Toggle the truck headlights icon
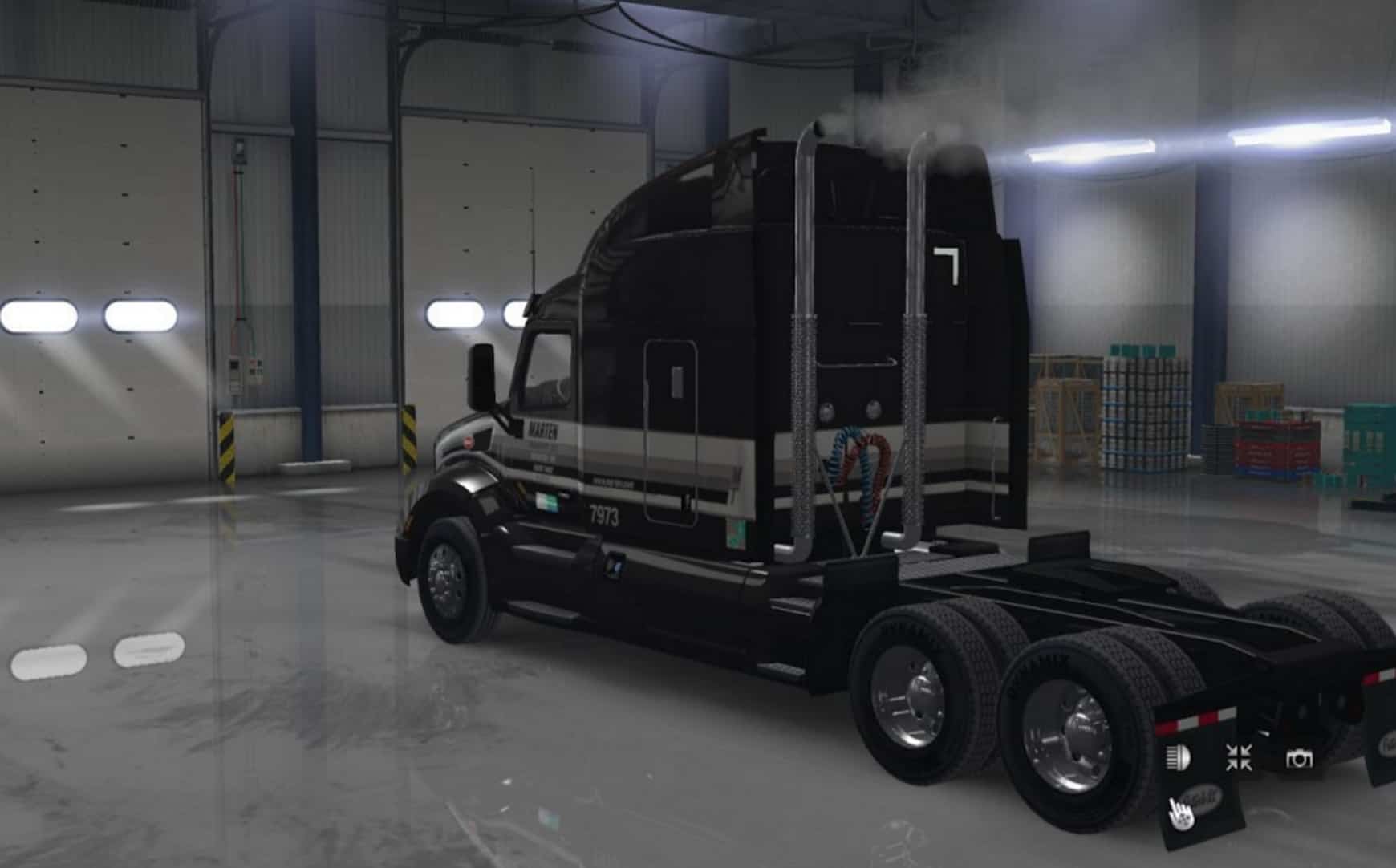The width and height of the screenshot is (1396, 868). click(1178, 758)
